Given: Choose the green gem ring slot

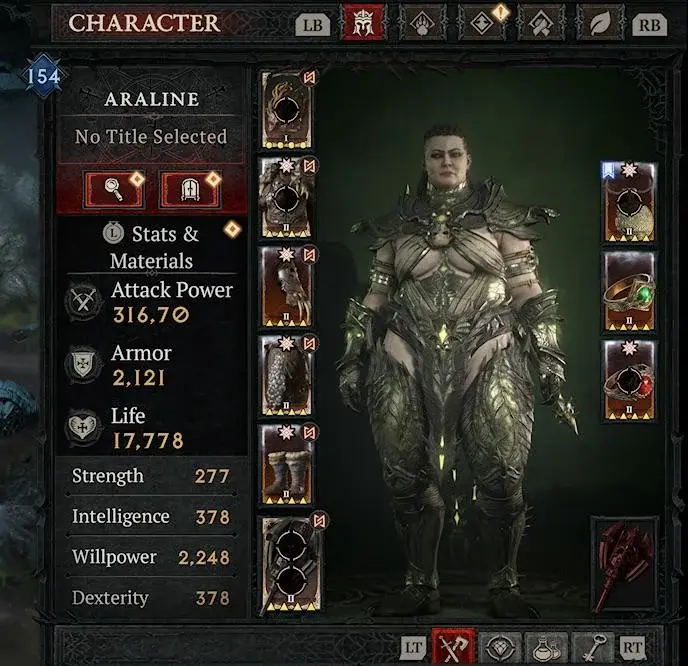Looking at the screenshot, I should (629, 292).
